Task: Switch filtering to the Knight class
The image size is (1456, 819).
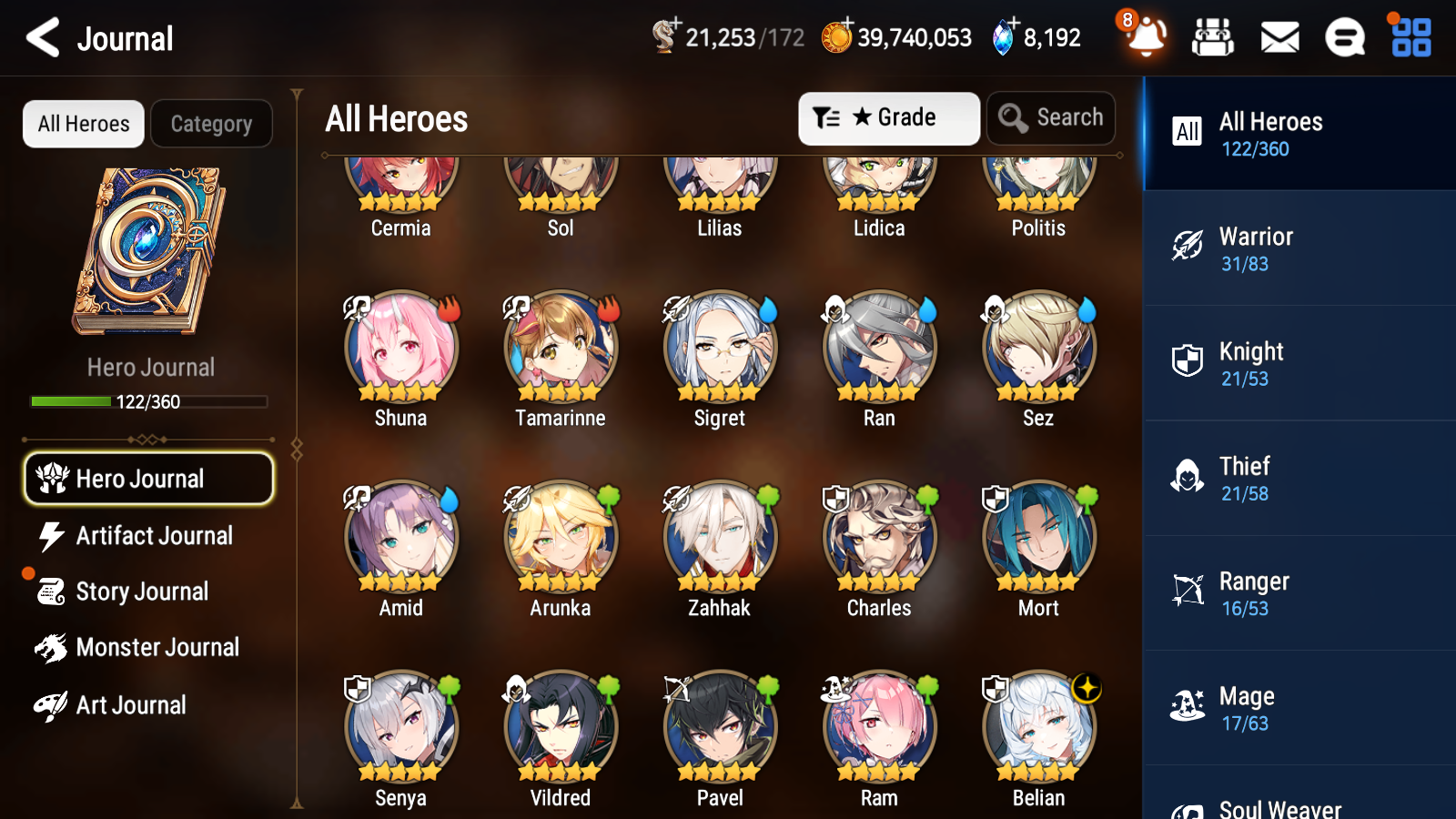Action: (1297, 363)
